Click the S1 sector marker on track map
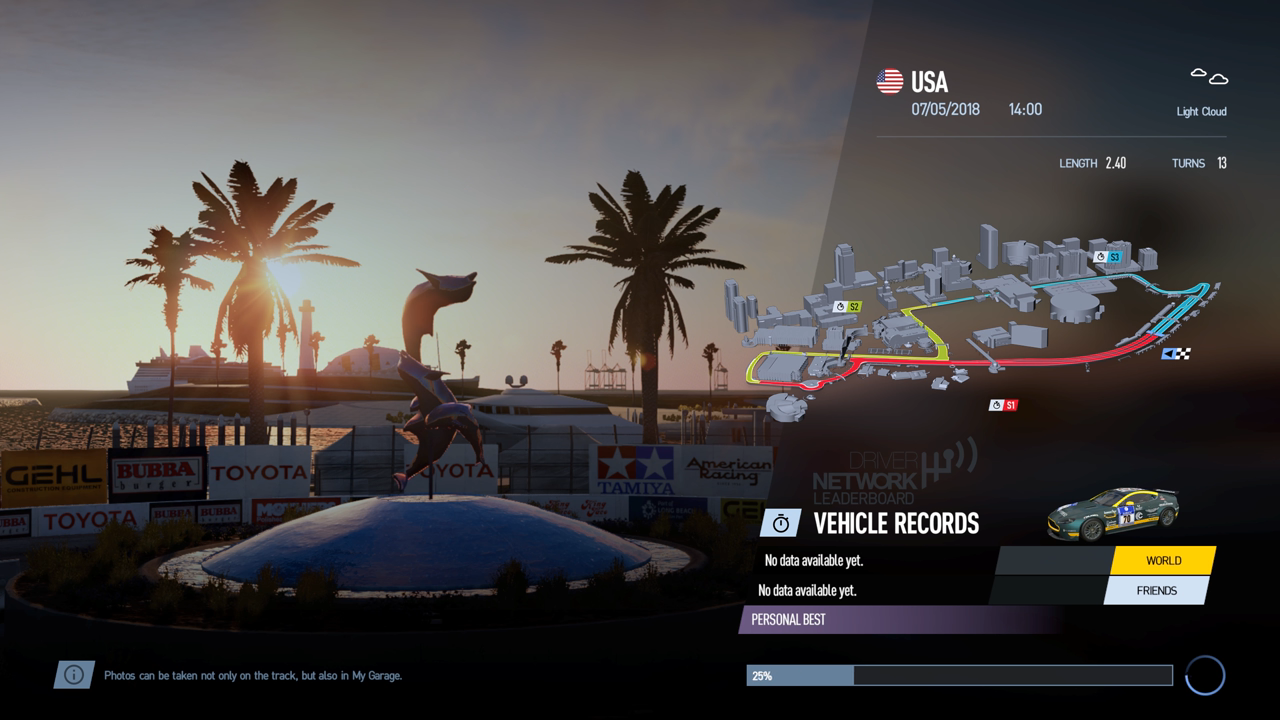This screenshot has width=1280, height=720. coord(1002,405)
